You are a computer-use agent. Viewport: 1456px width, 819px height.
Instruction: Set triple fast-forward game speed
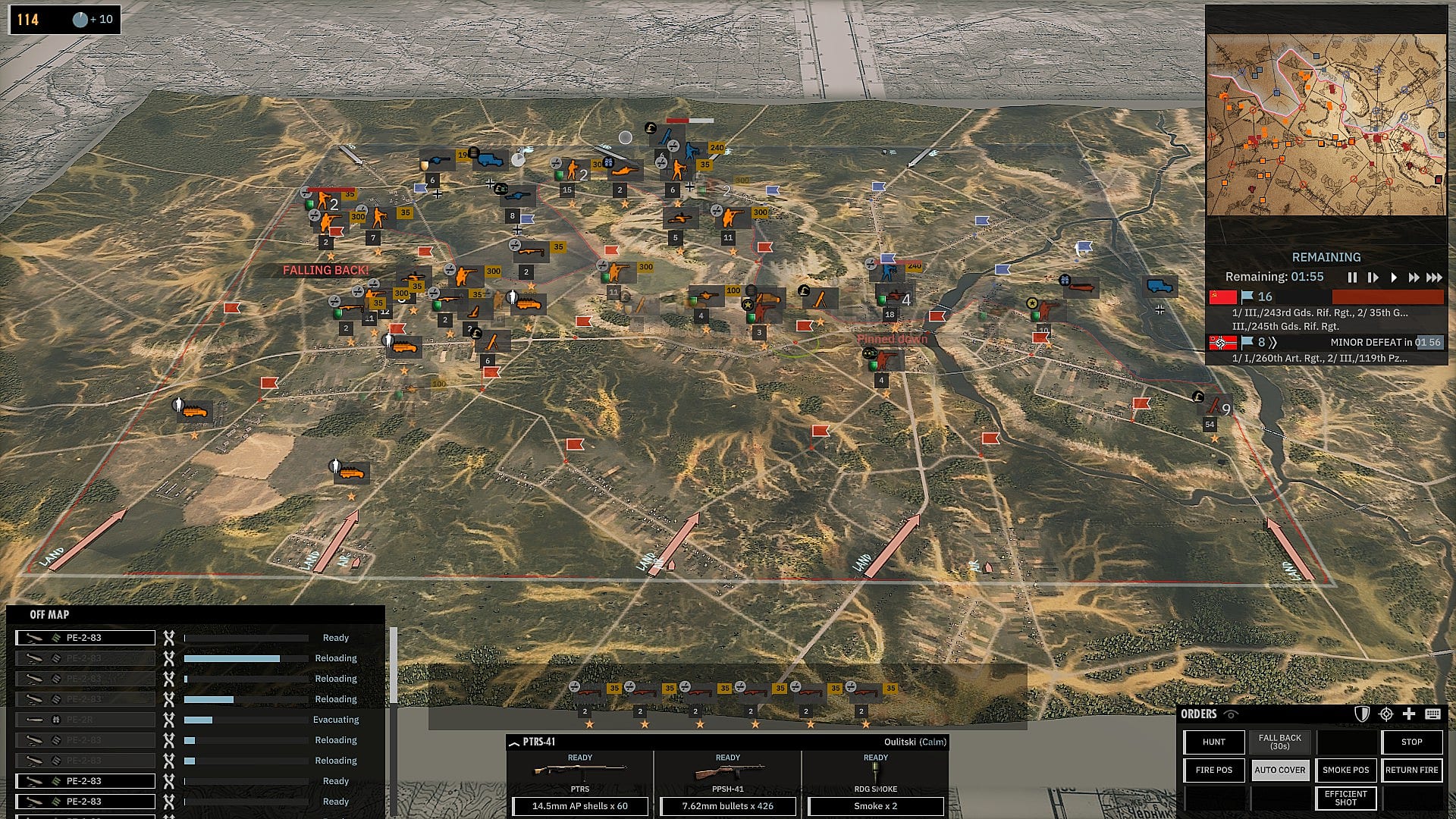[1434, 278]
